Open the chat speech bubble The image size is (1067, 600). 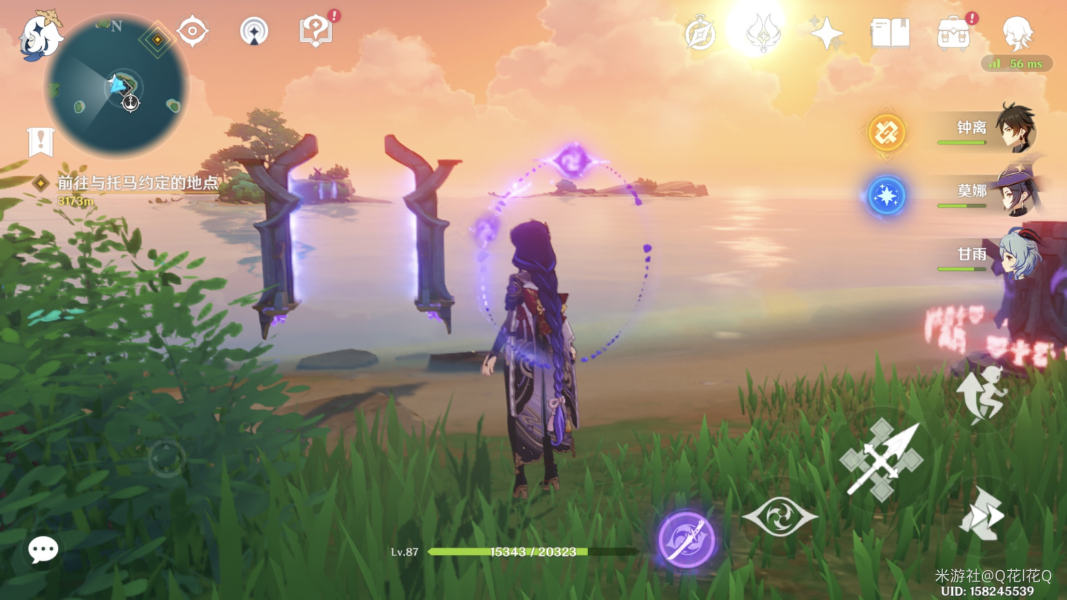pos(43,549)
